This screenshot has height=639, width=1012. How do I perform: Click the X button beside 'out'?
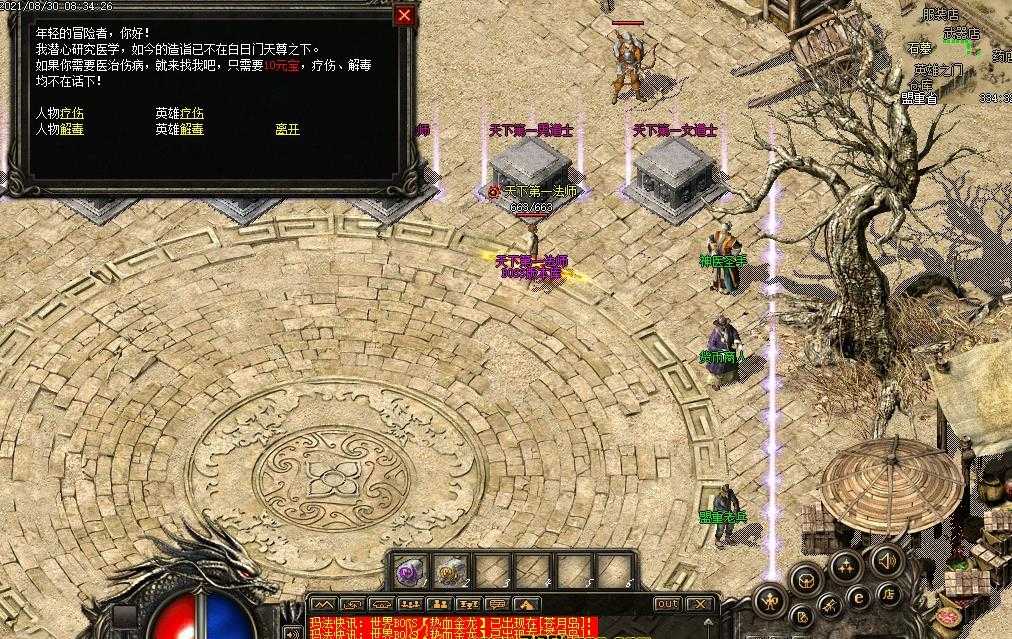pos(701,604)
